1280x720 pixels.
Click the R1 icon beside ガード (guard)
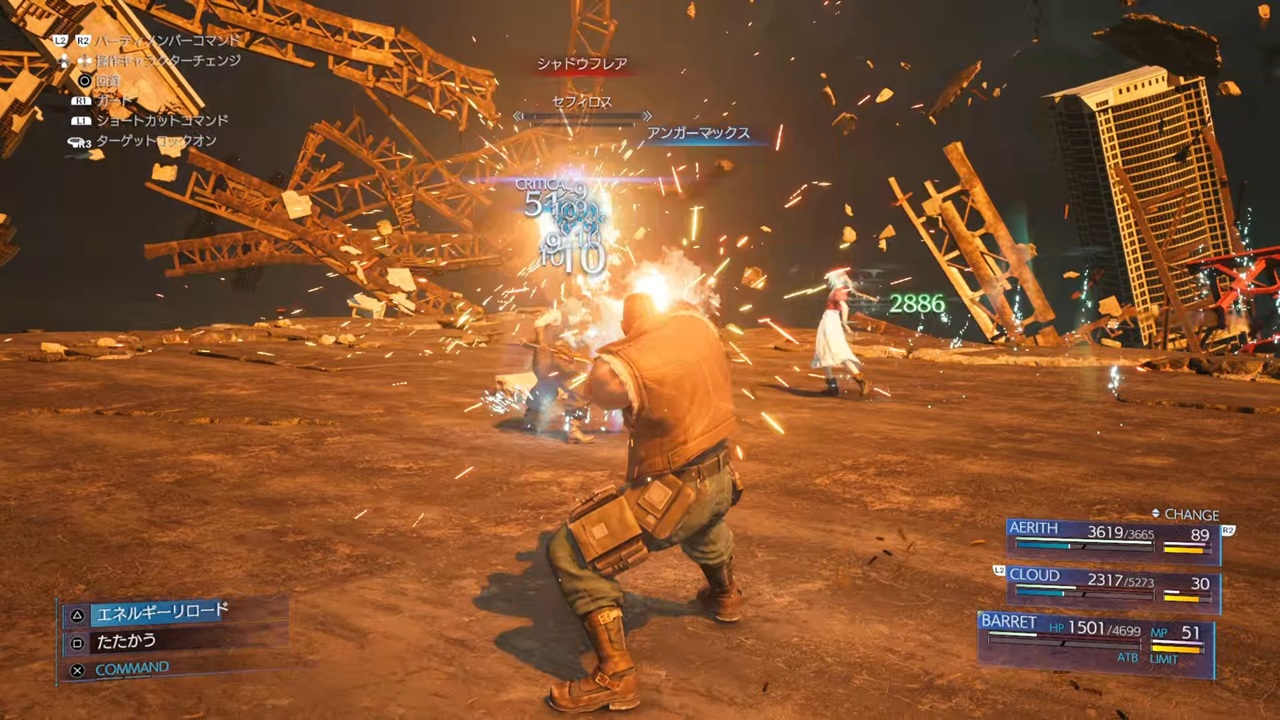point(81,100)
